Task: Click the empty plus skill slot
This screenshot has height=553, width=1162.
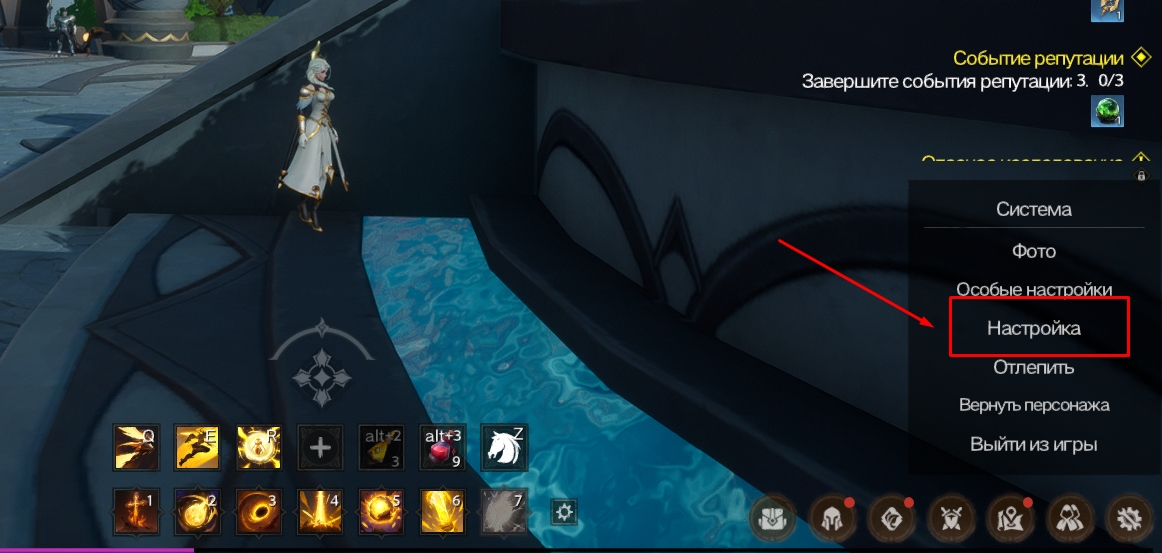Action: 320,447
